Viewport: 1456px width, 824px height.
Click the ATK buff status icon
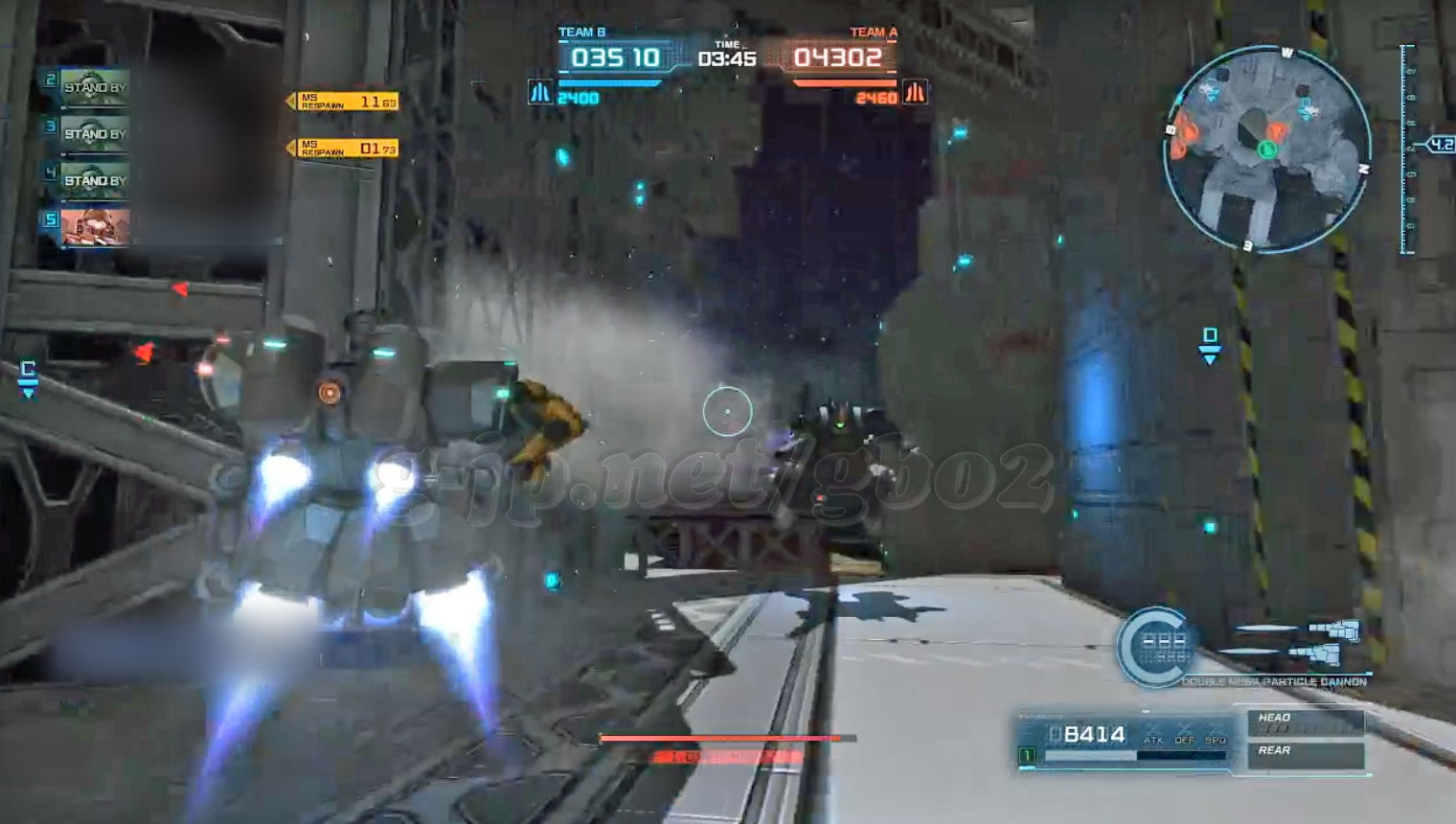(1153, 735)
